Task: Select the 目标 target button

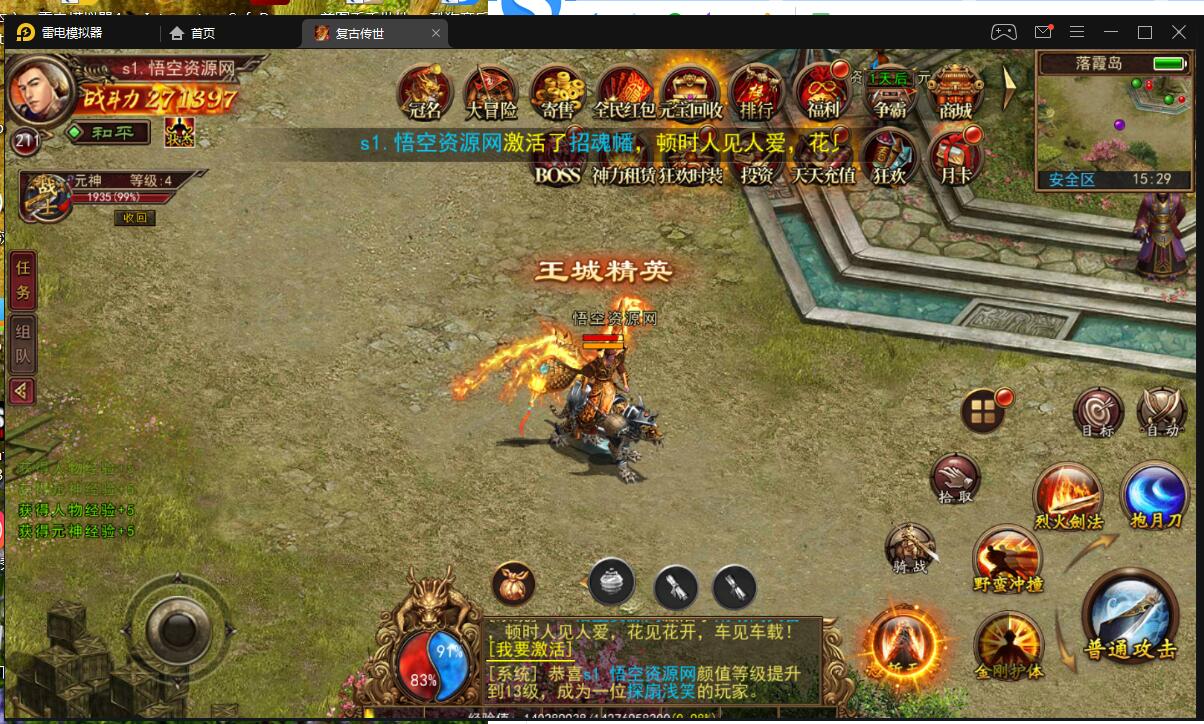Action: 1097,412
